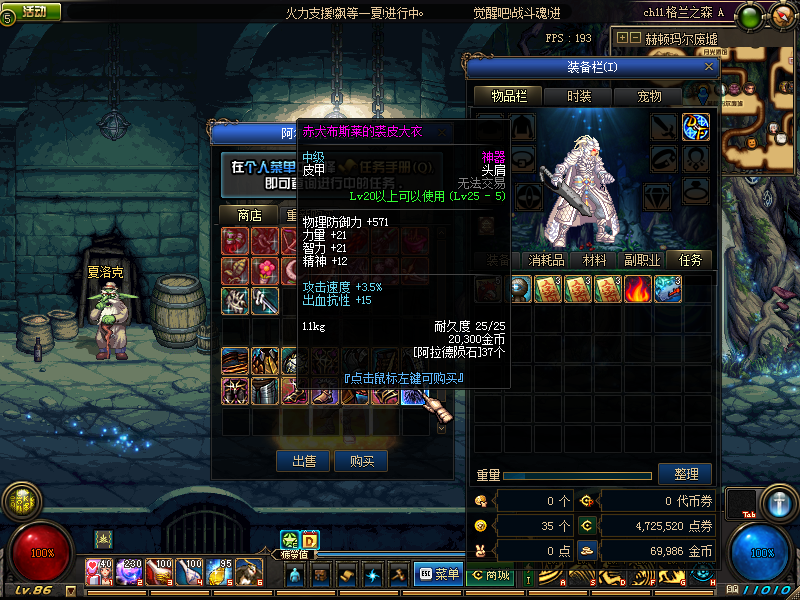Click the 购买 buy button
The width and height of the screenshot is (800, 600).
tap(361, 461)
